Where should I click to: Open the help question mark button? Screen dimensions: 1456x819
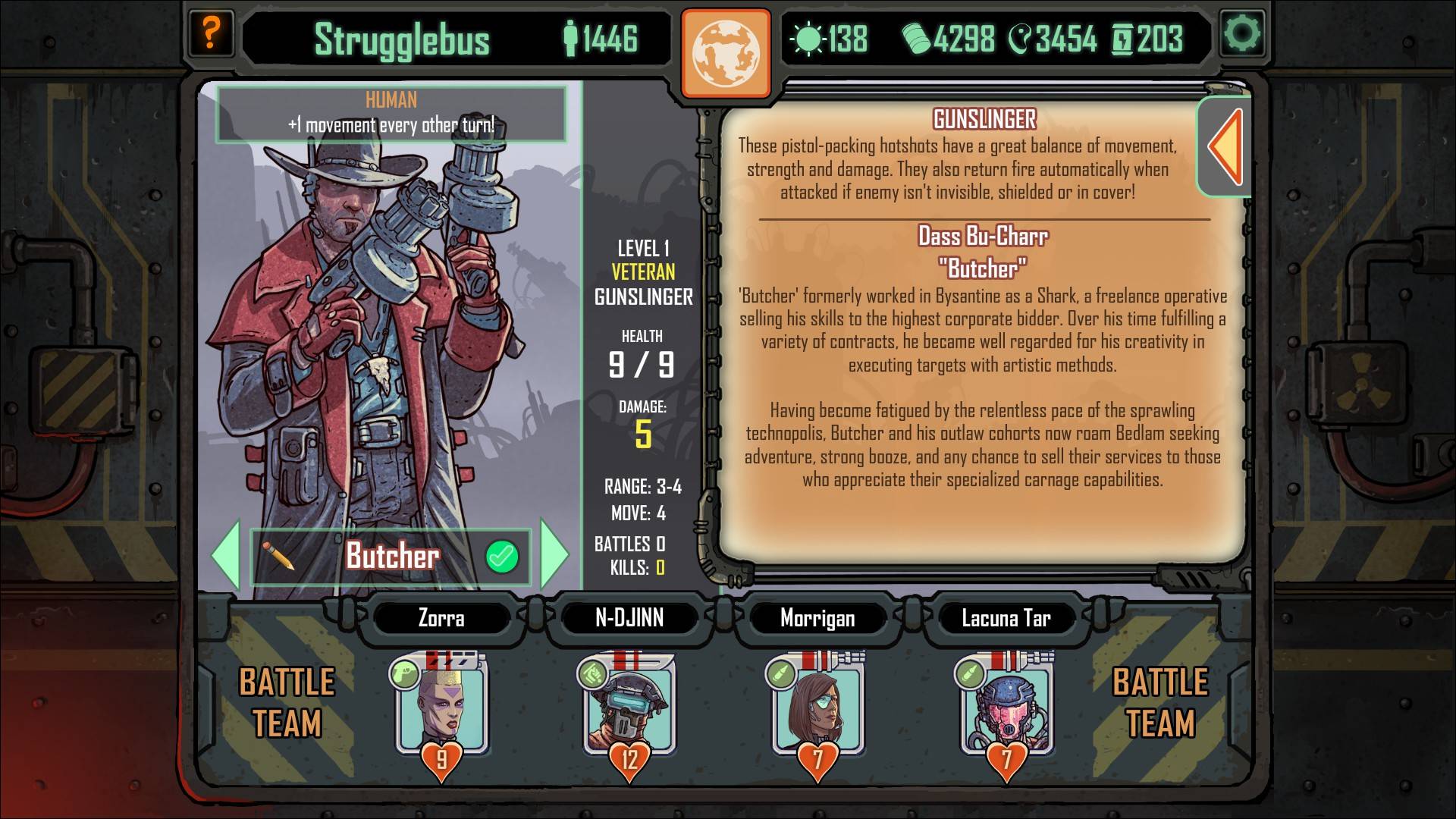click(210, 33)
